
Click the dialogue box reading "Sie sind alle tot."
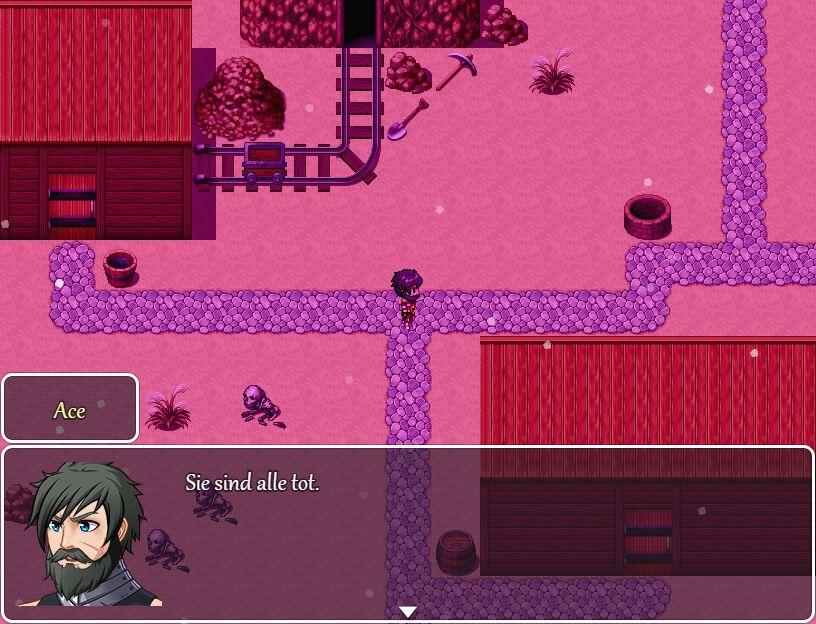click(x=408, y=533)
